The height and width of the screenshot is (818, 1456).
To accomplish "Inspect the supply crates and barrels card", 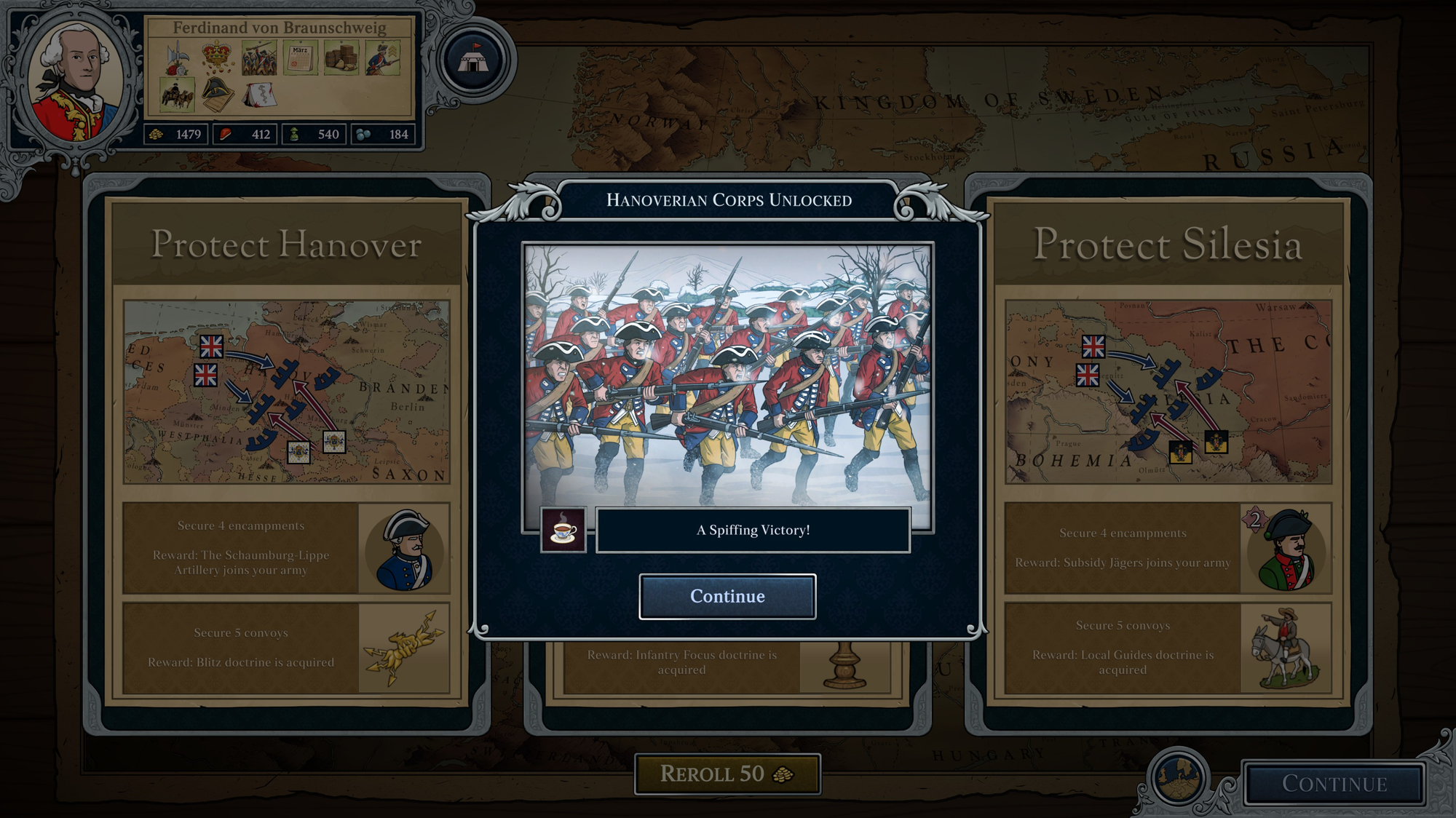I will 341,58.
